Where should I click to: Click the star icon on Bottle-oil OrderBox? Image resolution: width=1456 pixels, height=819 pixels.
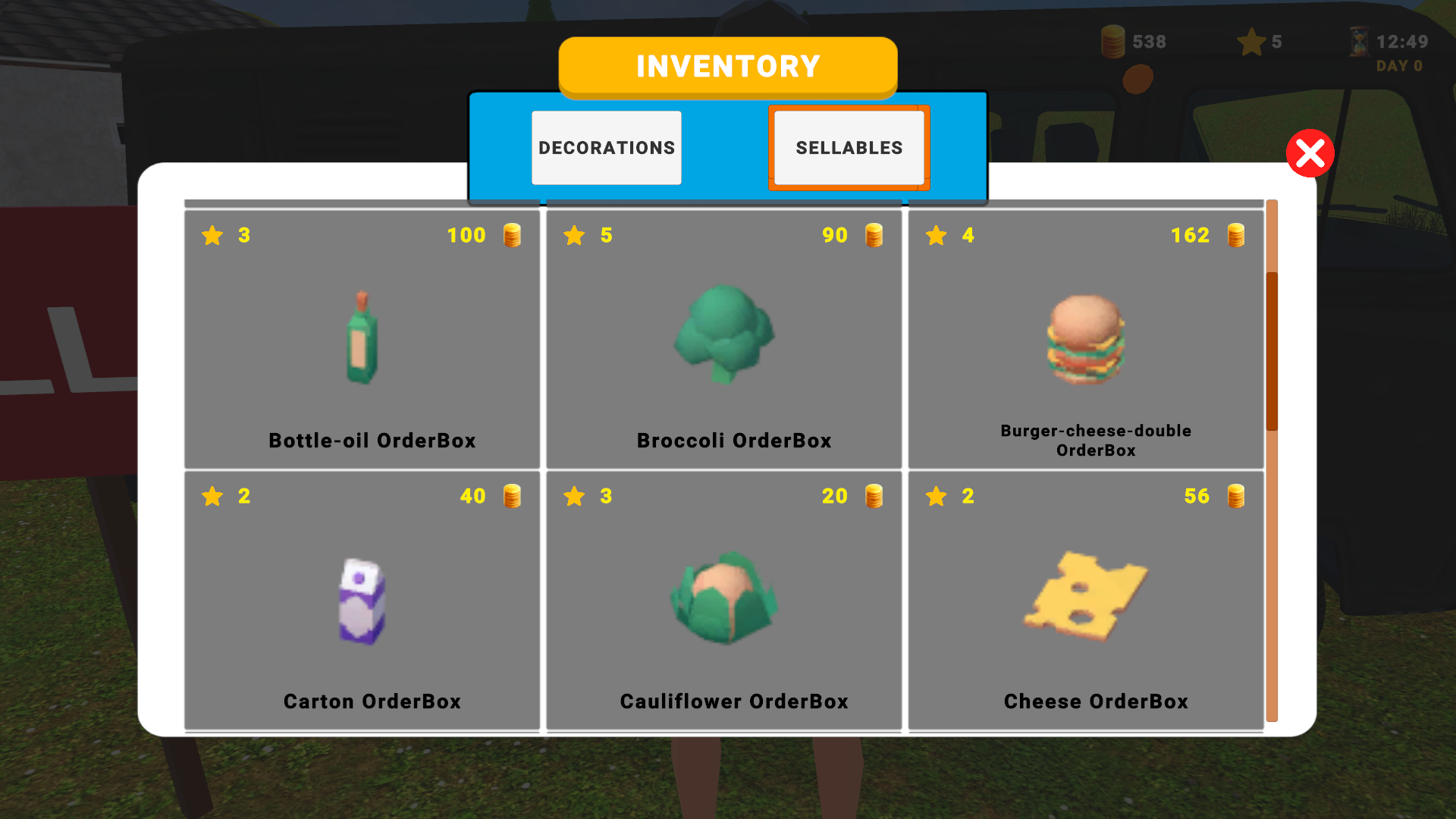coord(212,235)
